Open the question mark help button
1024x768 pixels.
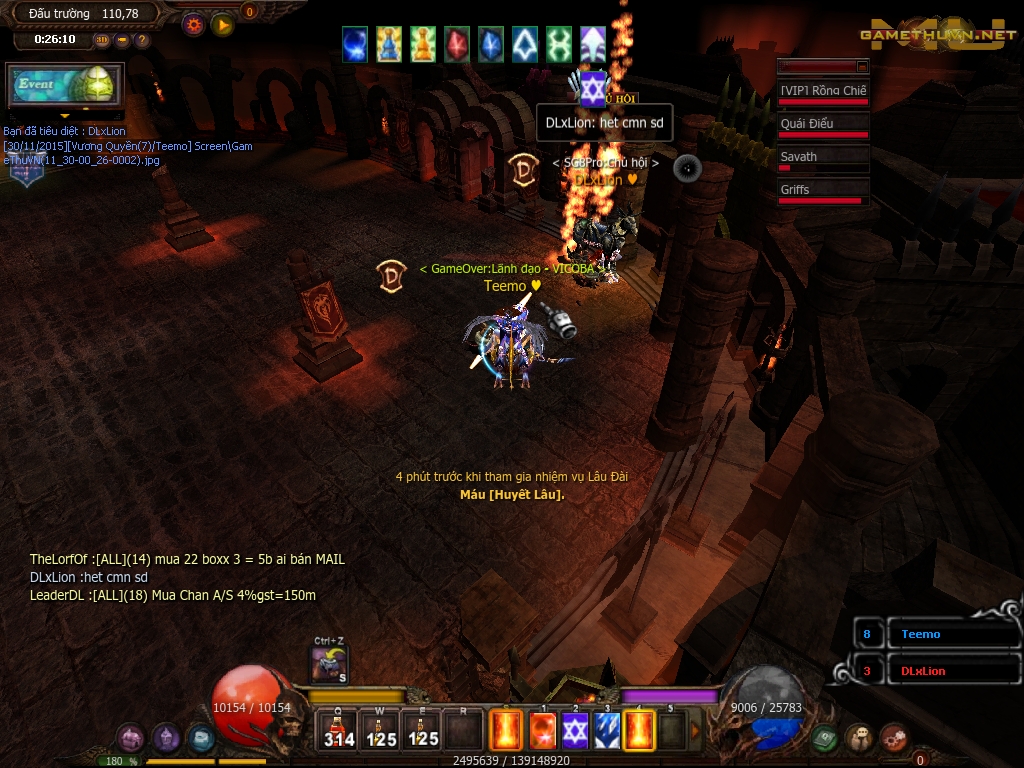tap(142, 40)
